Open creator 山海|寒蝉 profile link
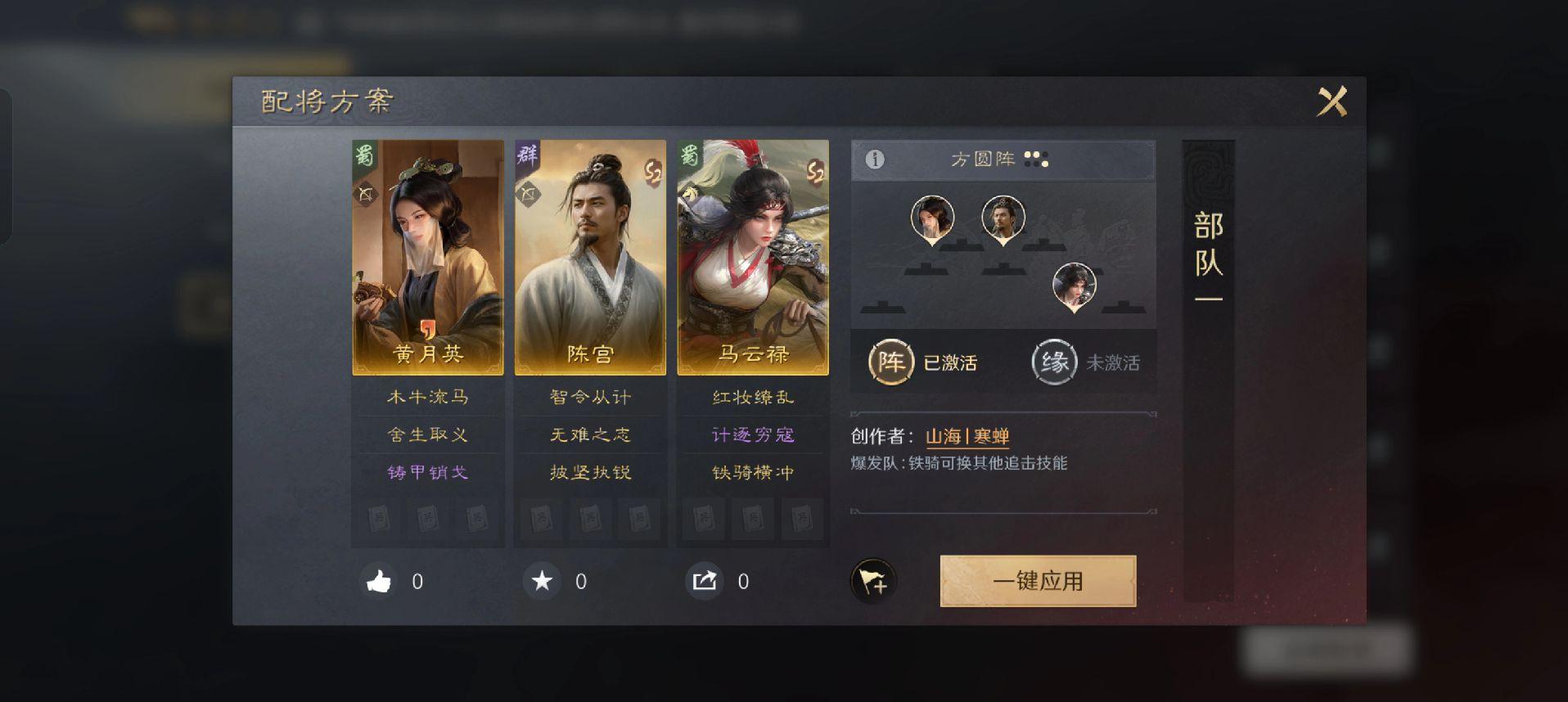The width and height of the screenshot is (1568, 702). pos(966,437)
